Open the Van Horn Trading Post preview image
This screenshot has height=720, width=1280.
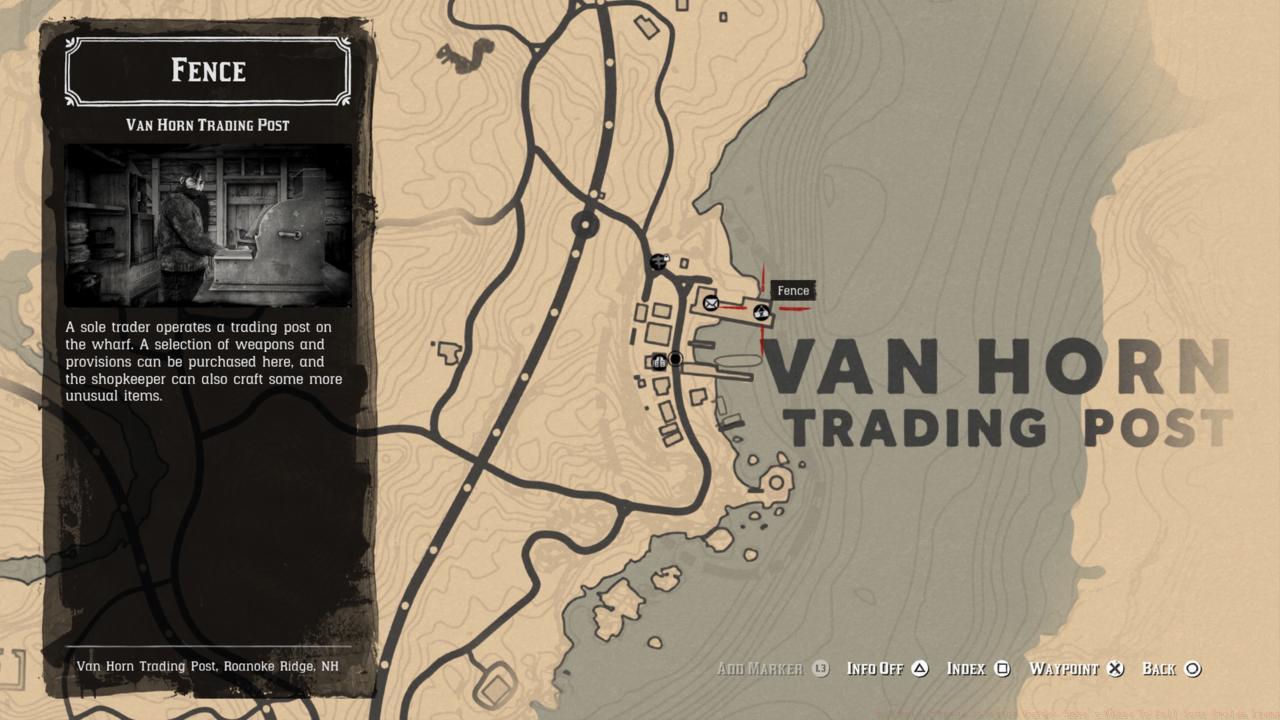click(208, 225)
